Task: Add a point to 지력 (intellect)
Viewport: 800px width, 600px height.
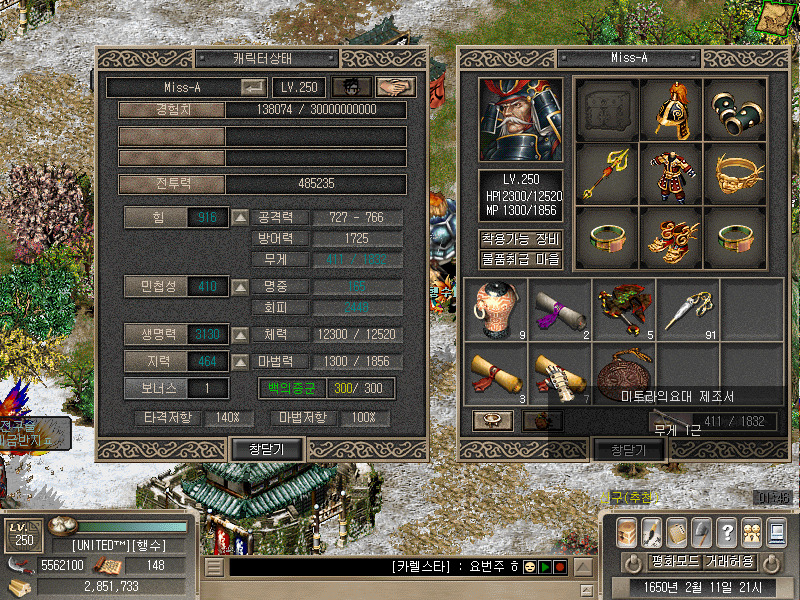Action: tap(240, 361)
